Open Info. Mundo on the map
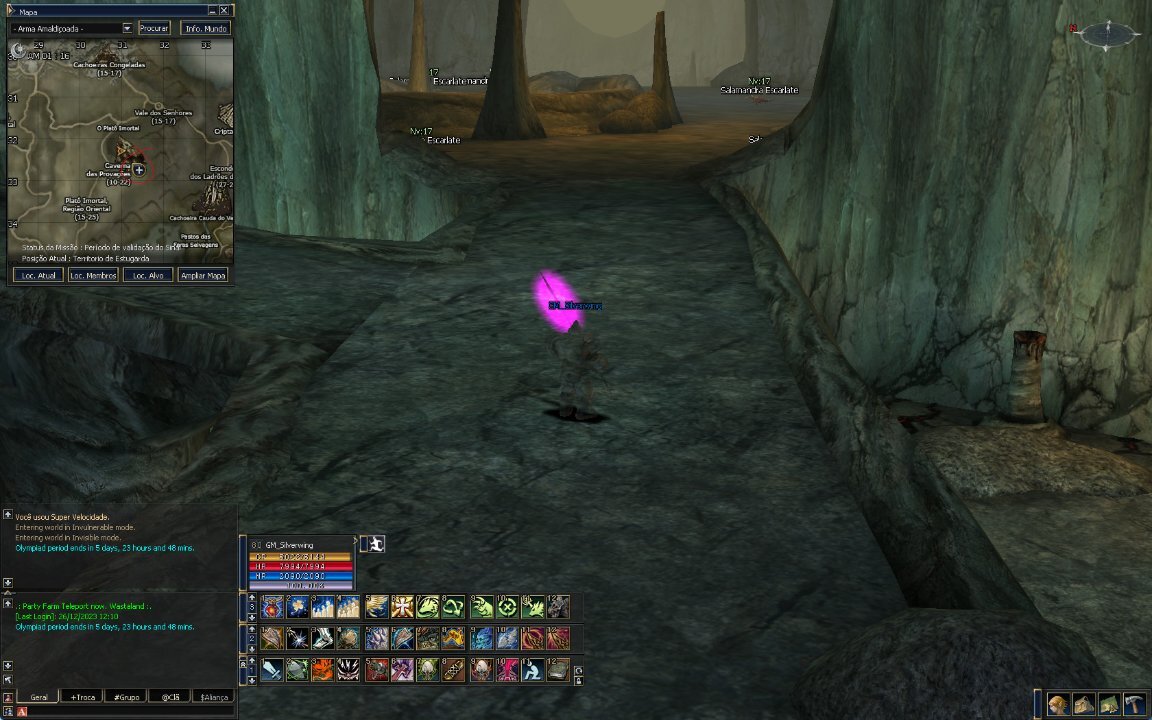1152x720 pixels. coord(205,28)
